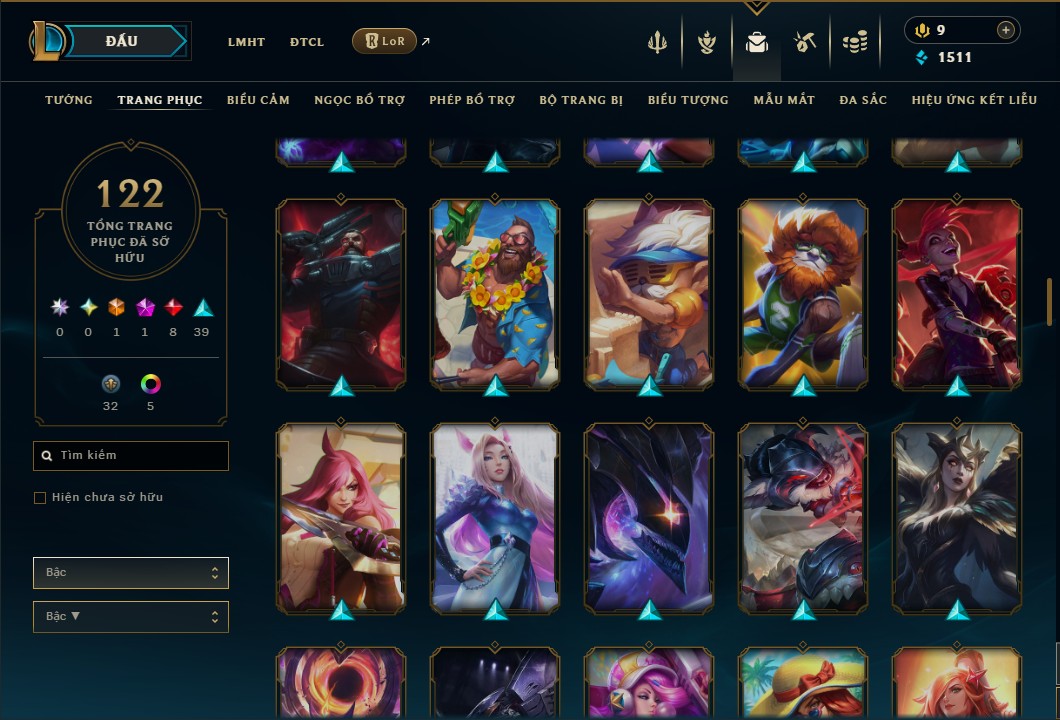
Task: Show the BỘ TRANG BỊ item sets tab
Action: pos(581,100)
